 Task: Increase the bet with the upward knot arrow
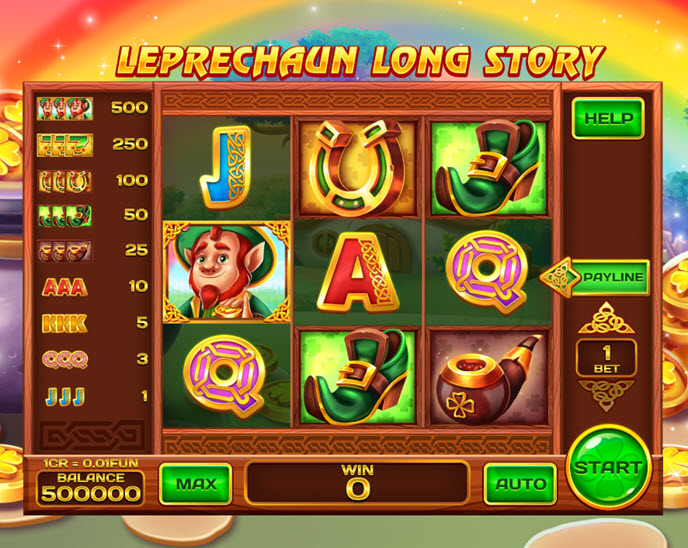pyautogui.click(x=608, y=318)
